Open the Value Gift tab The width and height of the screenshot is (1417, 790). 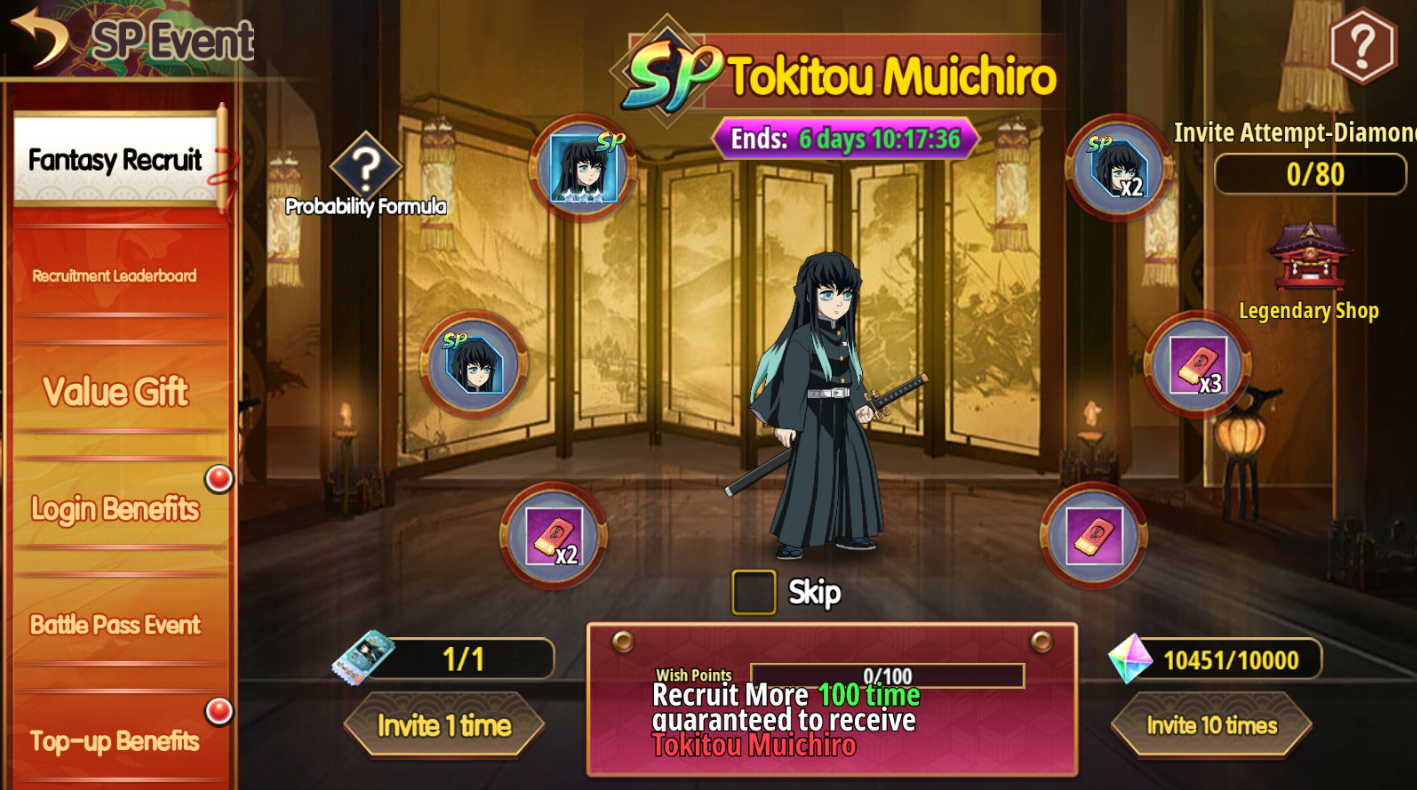[116, 392]
